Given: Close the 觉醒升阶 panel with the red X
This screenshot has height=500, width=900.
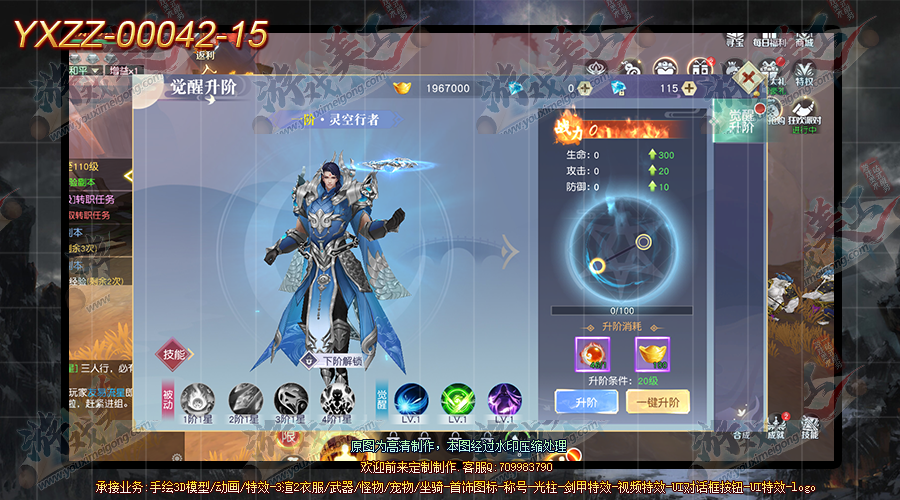Looking at the screenshot, I should pos(748,77).
